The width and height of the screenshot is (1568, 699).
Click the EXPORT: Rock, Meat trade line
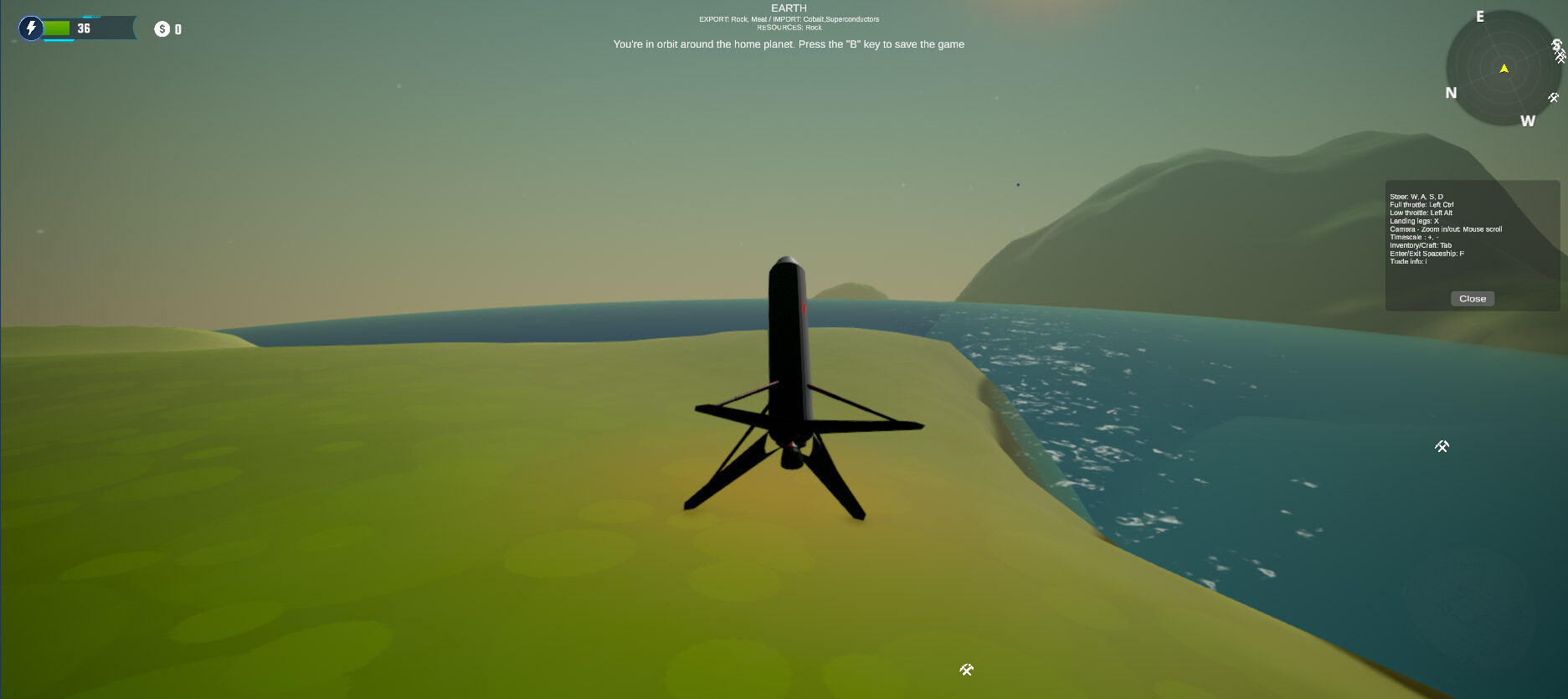click(789, 18)
